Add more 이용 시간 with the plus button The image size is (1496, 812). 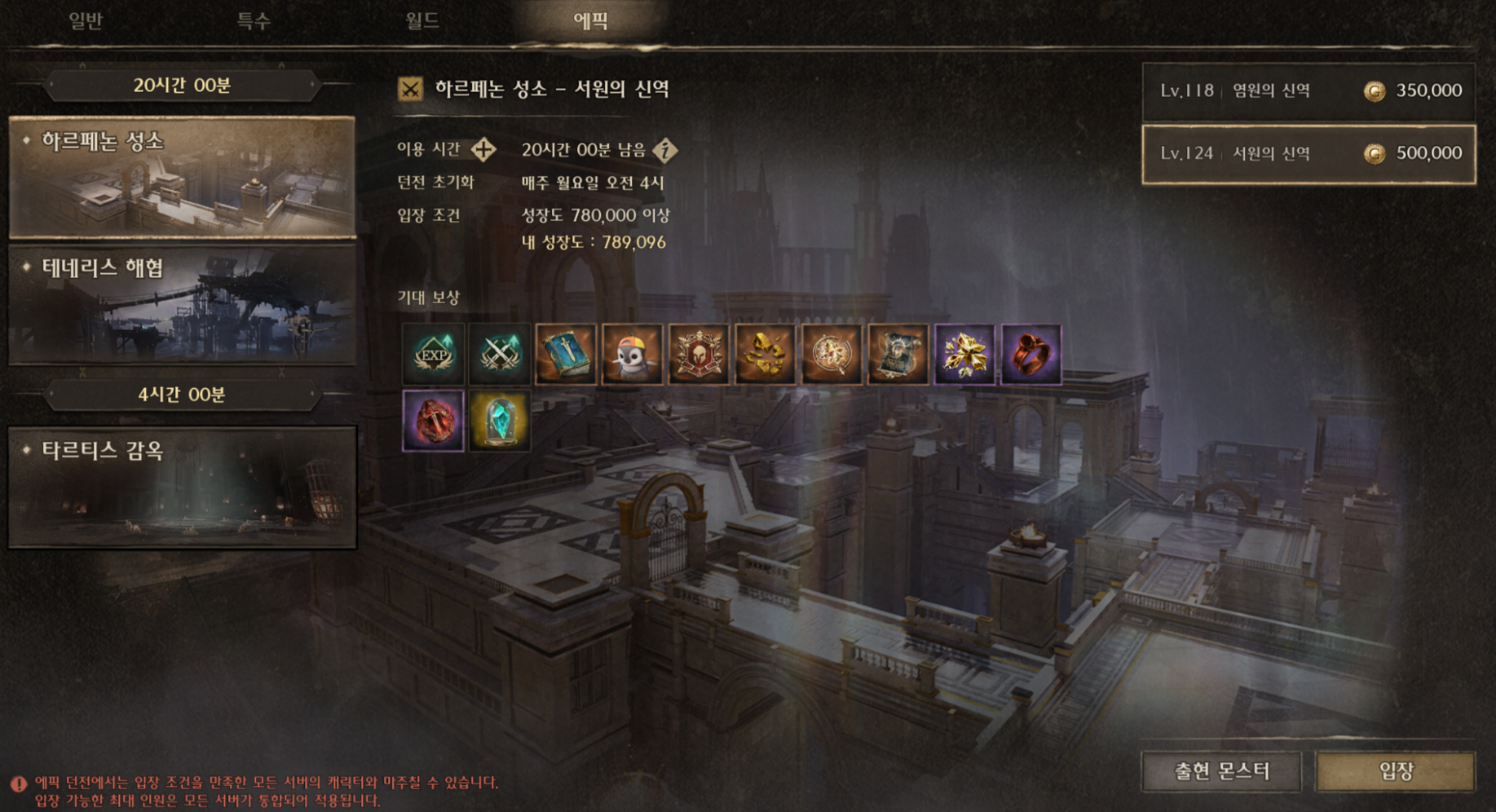pos(483,149)
